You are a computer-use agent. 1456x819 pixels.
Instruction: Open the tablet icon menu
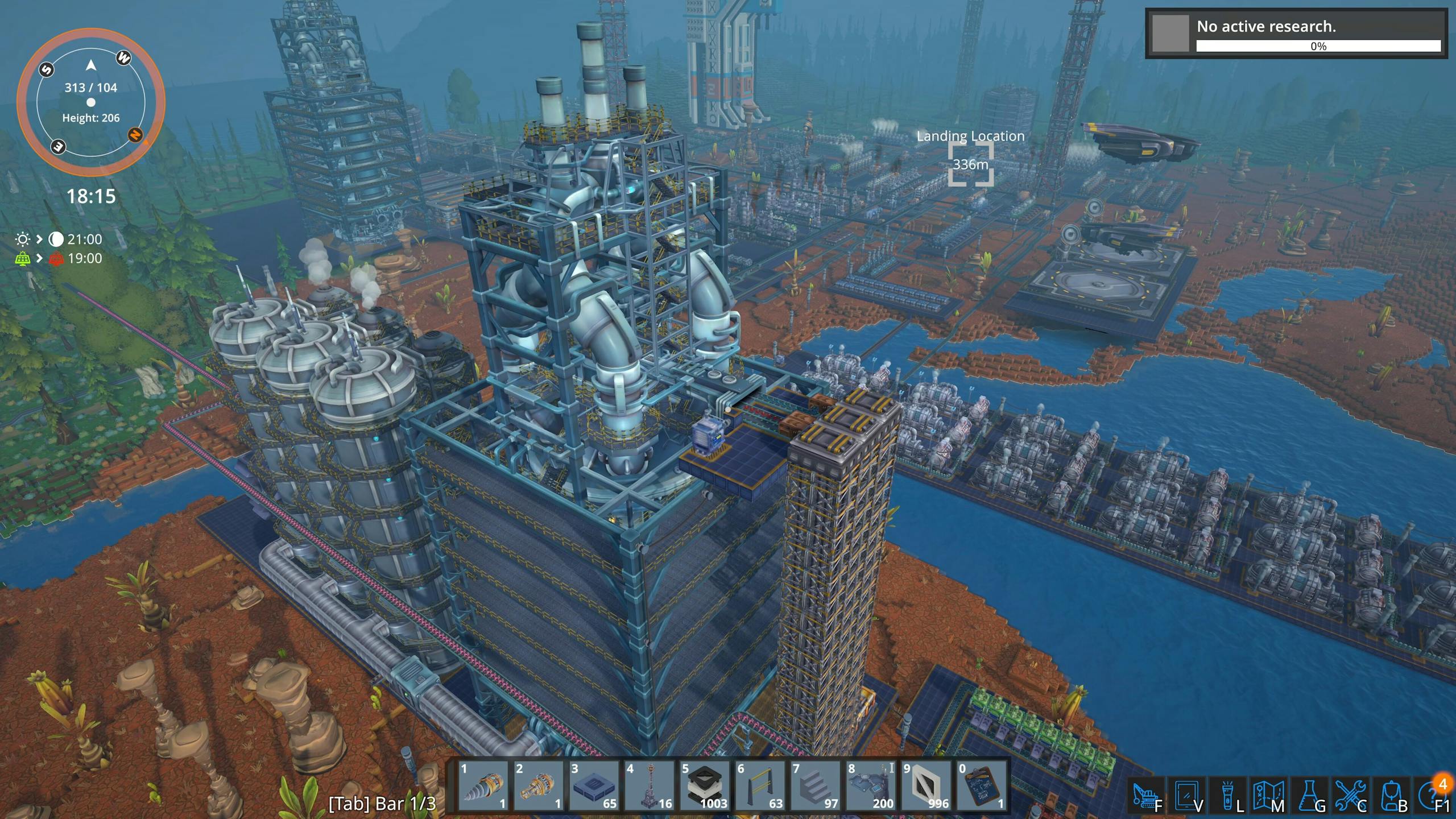point(1188,796)
